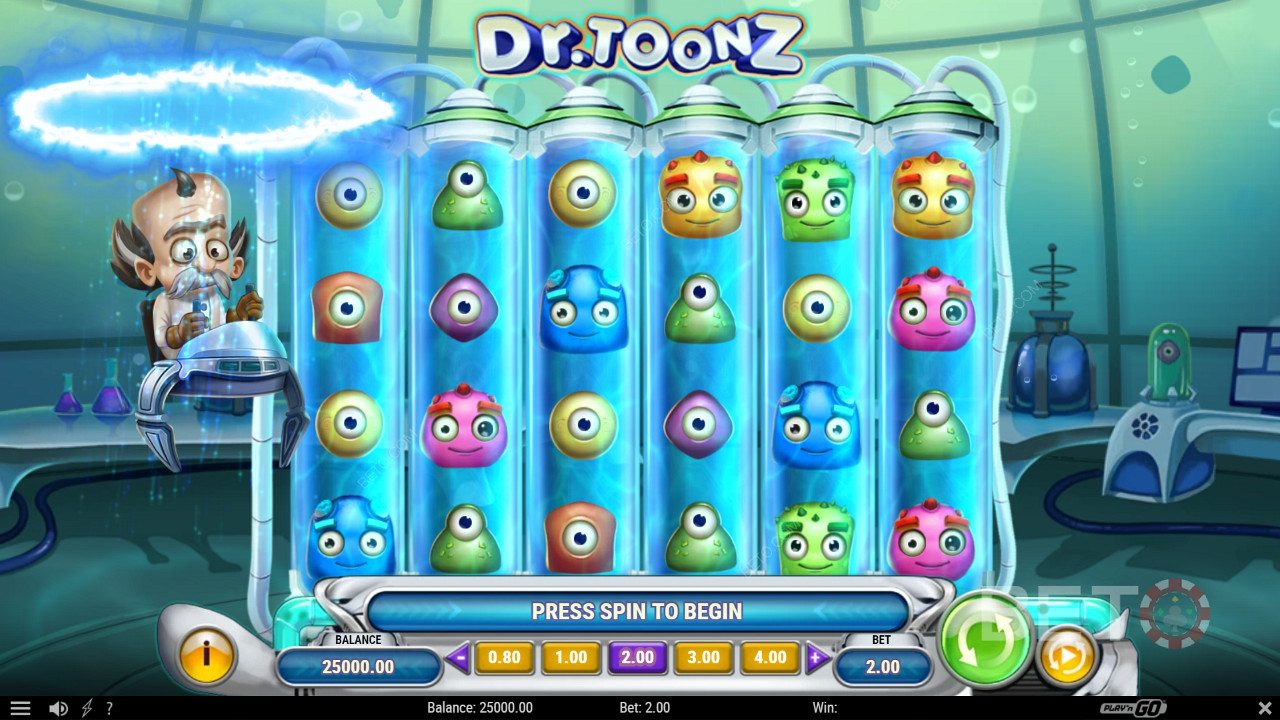Click the round green Spin button
The width and height of the screenshot is (1280, 720).
point(985,638)
